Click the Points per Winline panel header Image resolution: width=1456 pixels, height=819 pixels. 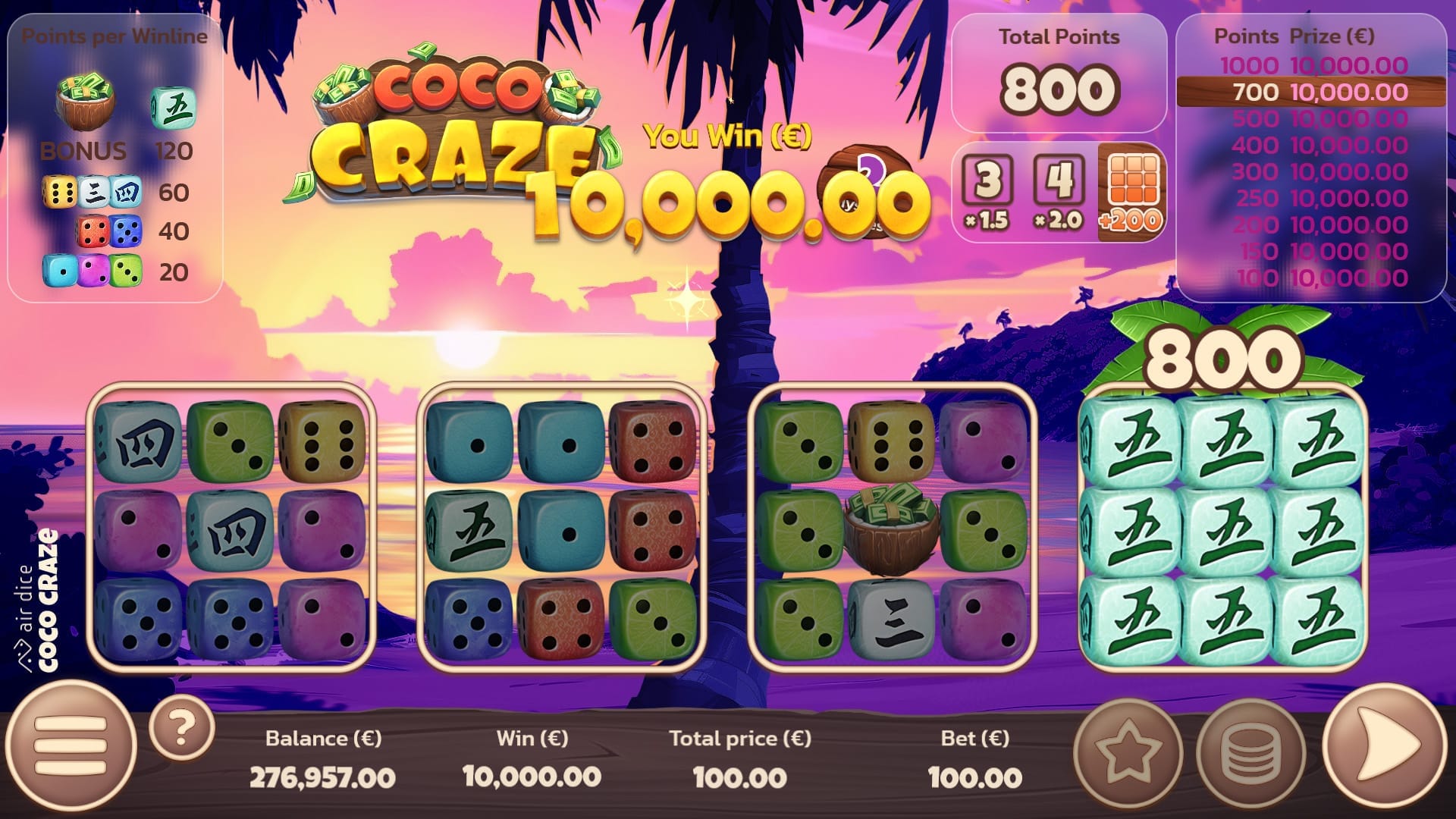coord(115,35)
